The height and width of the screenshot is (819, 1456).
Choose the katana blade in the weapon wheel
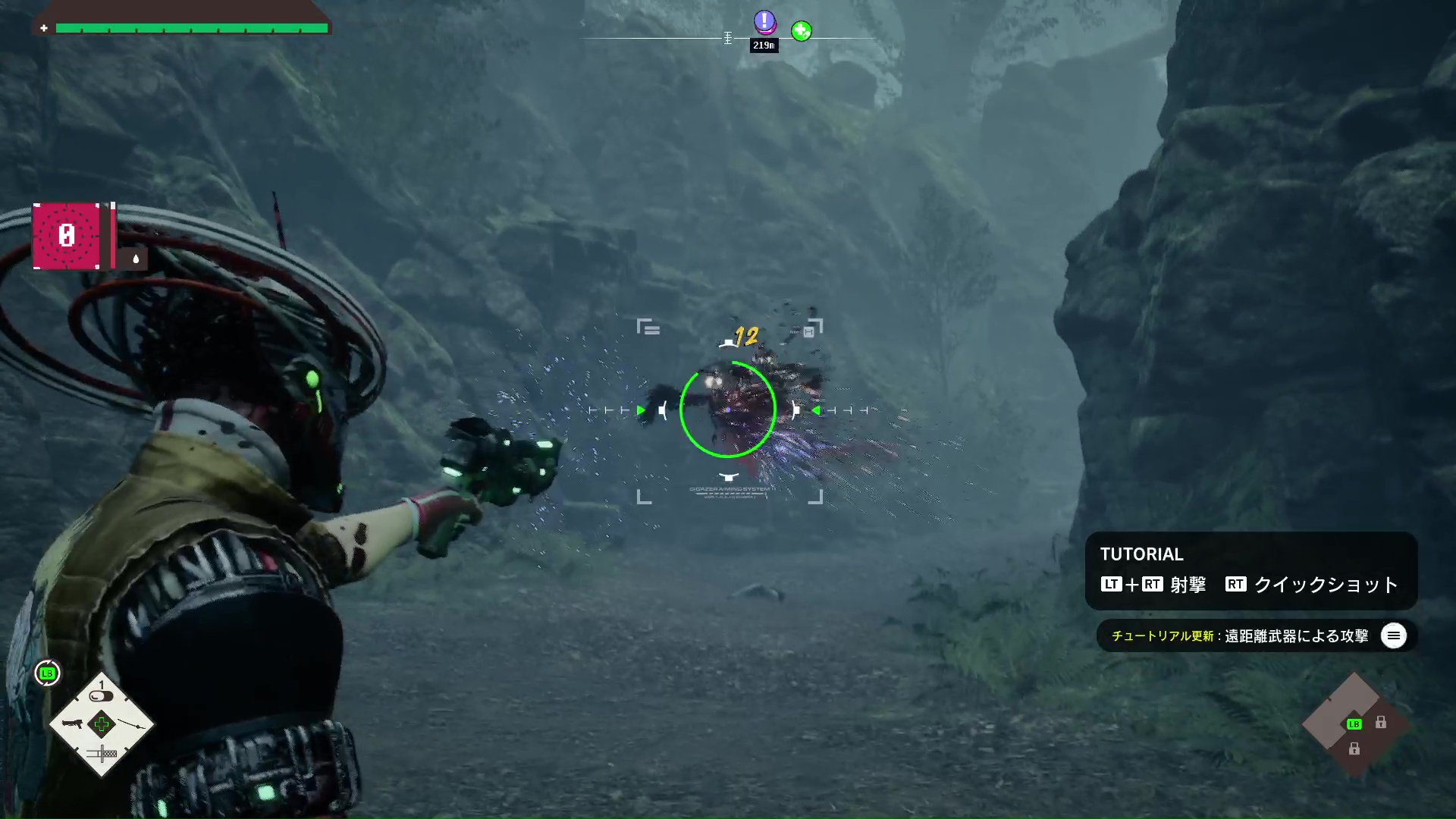(x=133, y=724)
